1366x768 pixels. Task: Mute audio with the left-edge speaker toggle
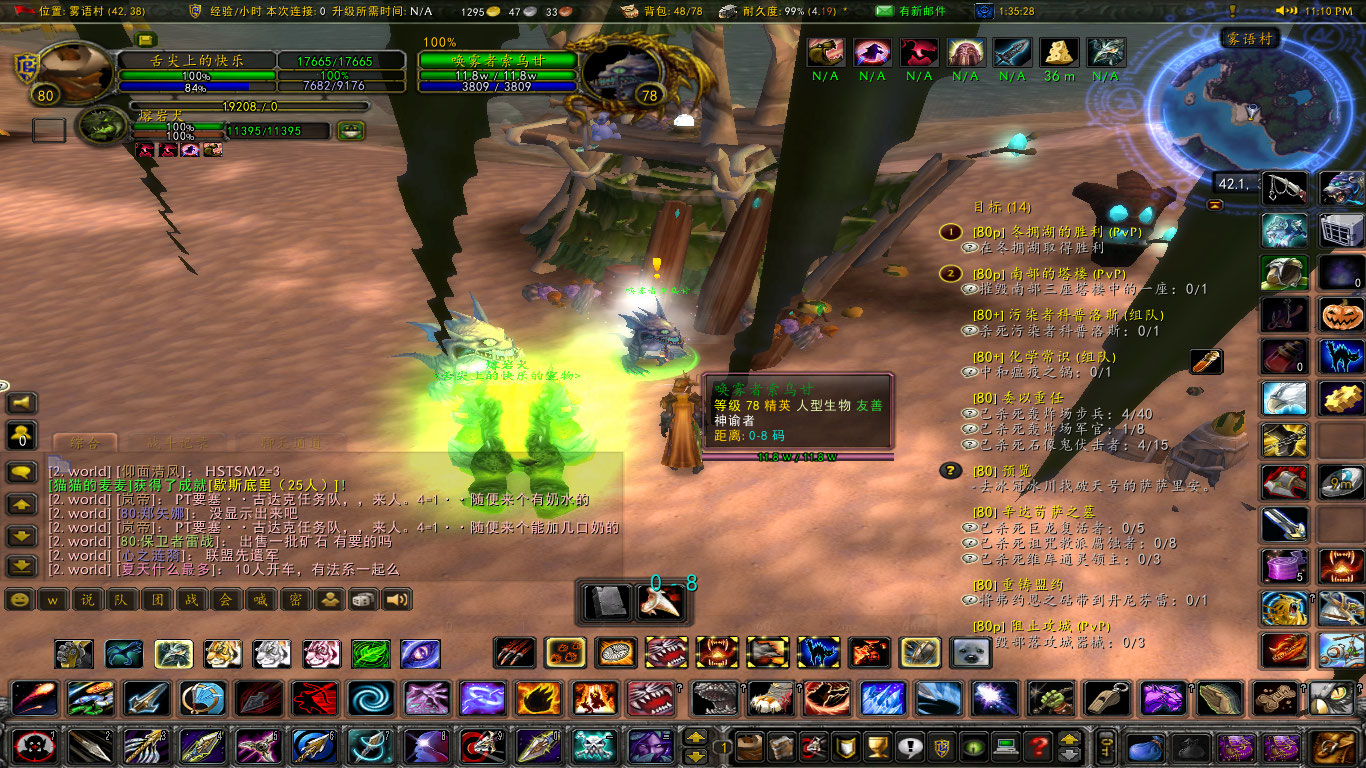[x=19, y=404]
